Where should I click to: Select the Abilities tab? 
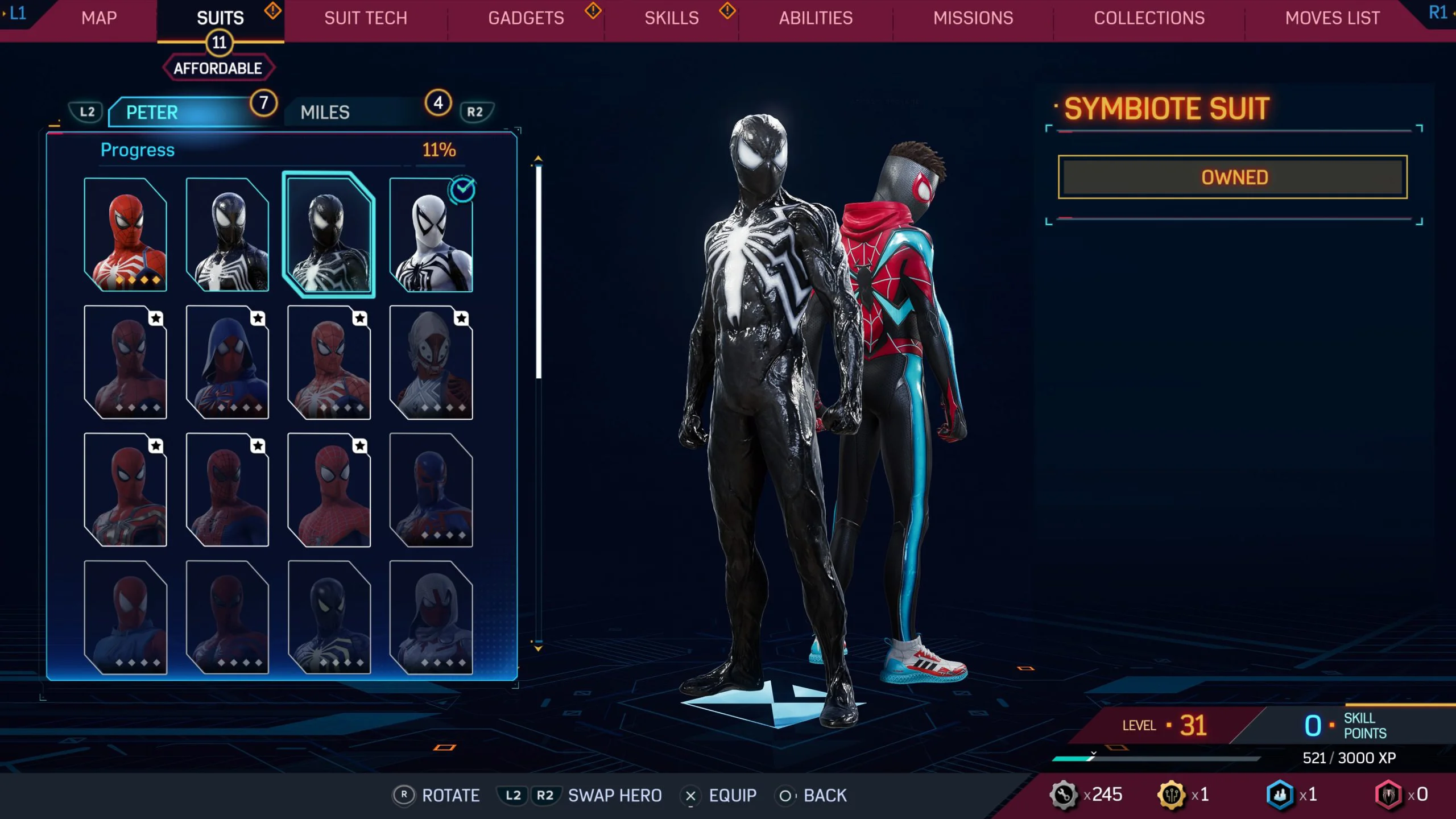(x=816, y=18)
